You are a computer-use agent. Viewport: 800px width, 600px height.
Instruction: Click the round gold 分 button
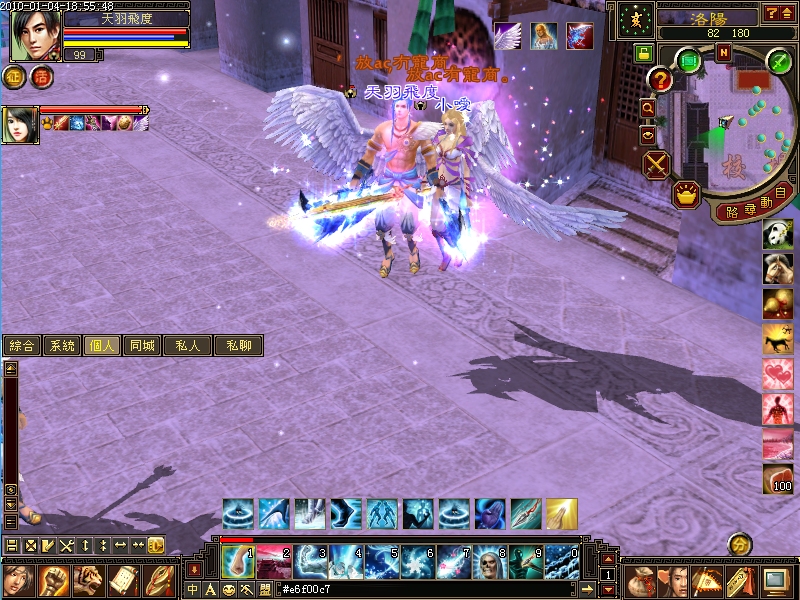point(739,545)
